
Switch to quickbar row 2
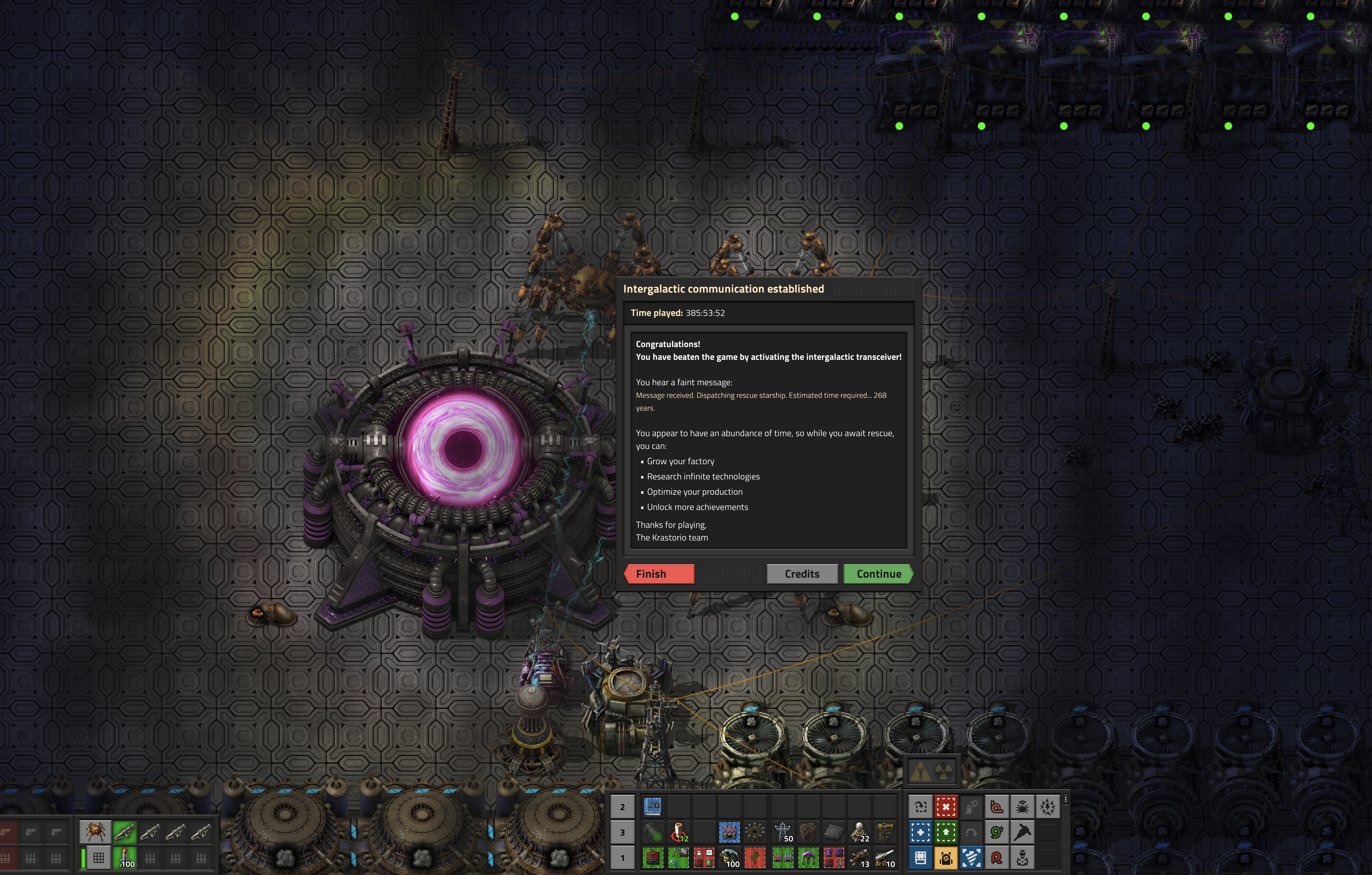click(x=622, y=807)
